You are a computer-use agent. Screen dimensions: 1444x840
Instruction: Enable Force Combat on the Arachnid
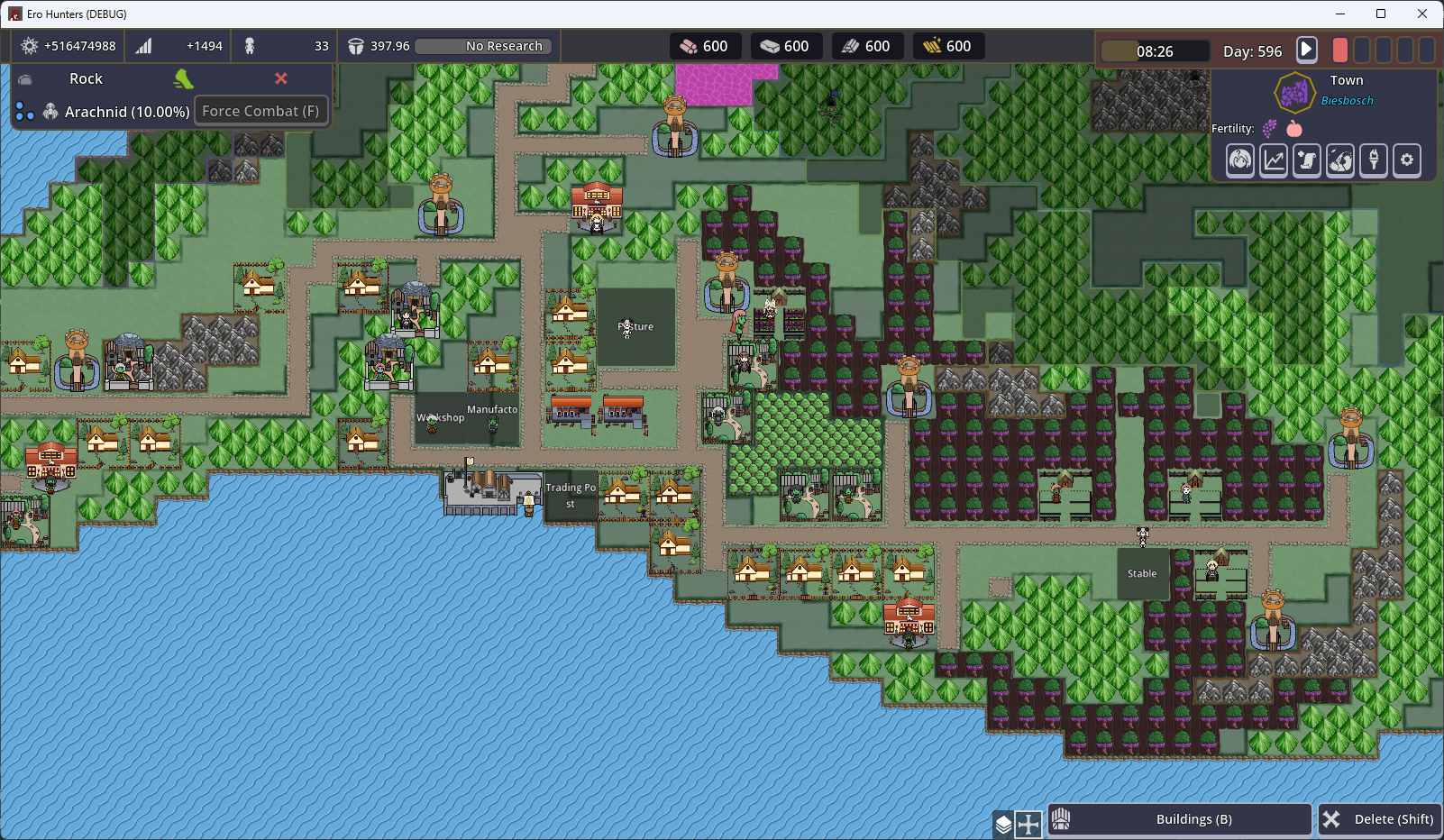(261, 110)
